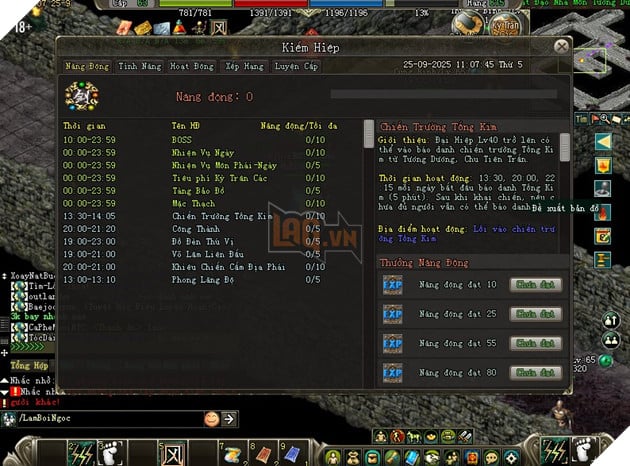The image size is (630, 466).
Task: Open the Hoạt Động tab
Action: (x=191, y=66)
